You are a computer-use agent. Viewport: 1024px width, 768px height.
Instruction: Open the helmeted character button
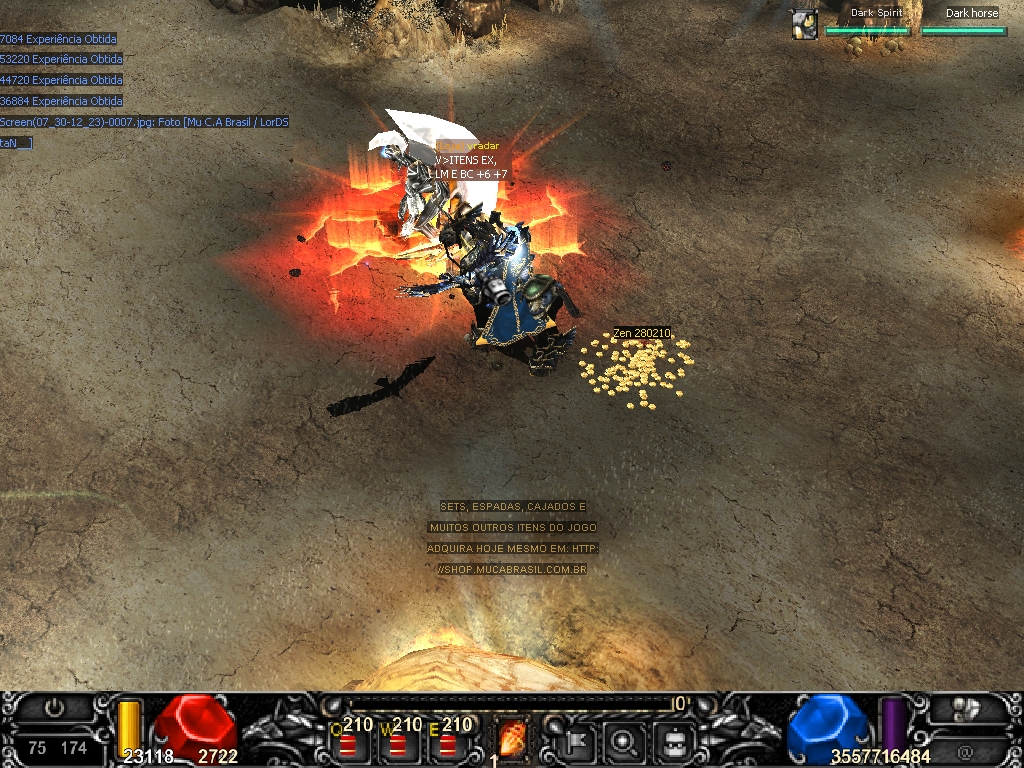tap(674, 741)
